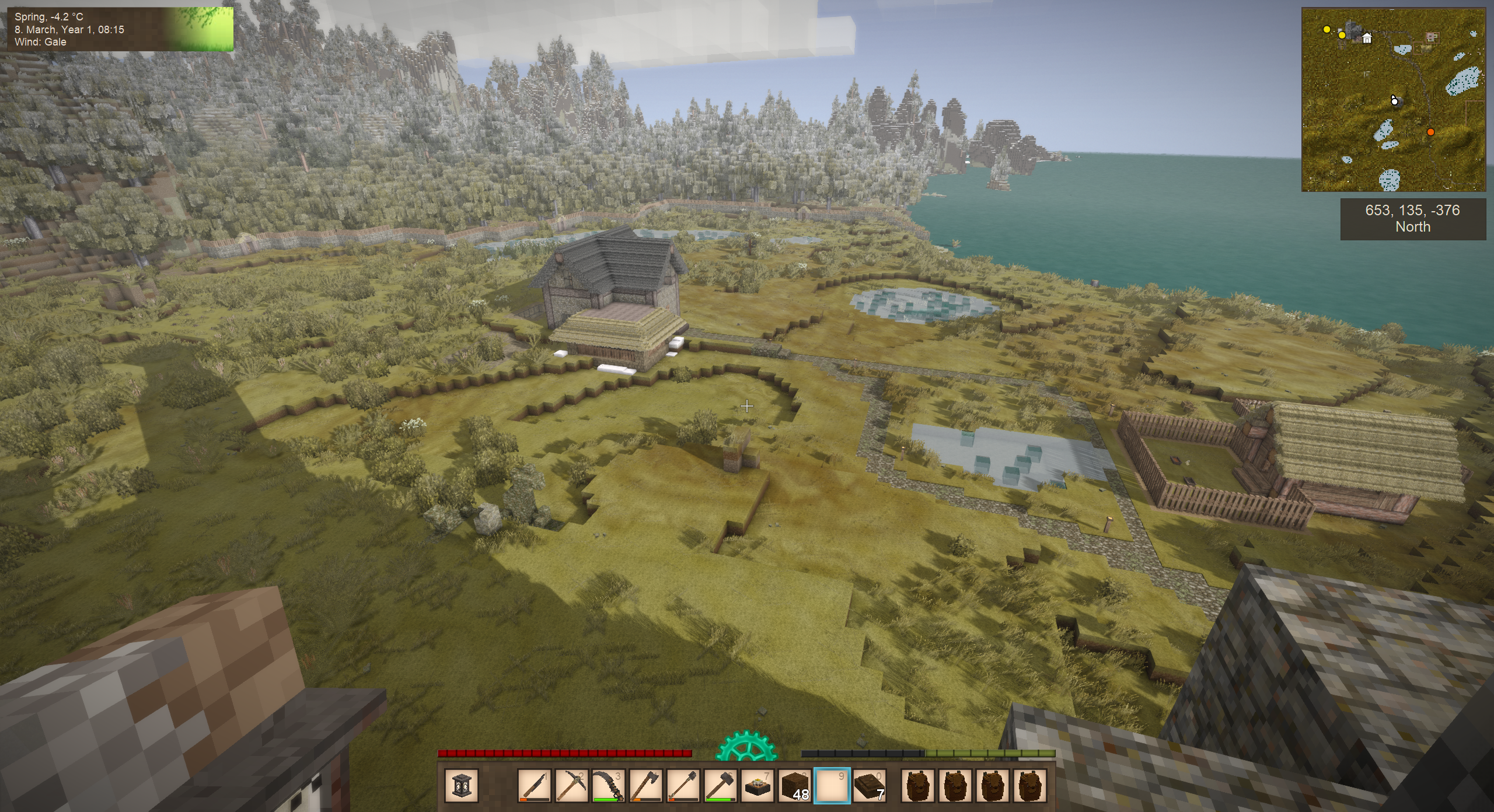The width and height of the screenshot is (1494, 812).
Task: Equip the pickaxe from the hotbar
Action: (x=572, y=785)
